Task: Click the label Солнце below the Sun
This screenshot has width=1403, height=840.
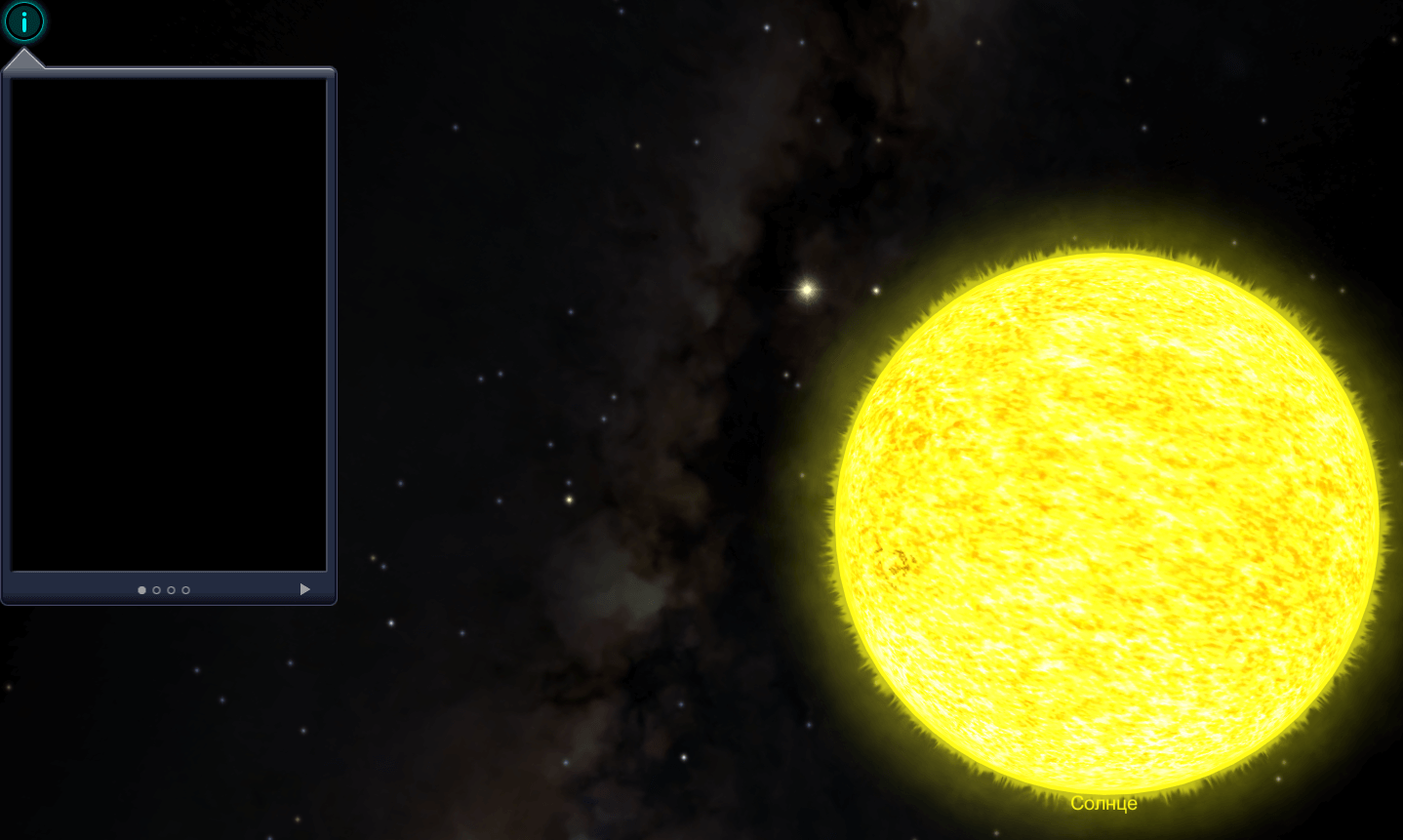Action: (1103, 803)
